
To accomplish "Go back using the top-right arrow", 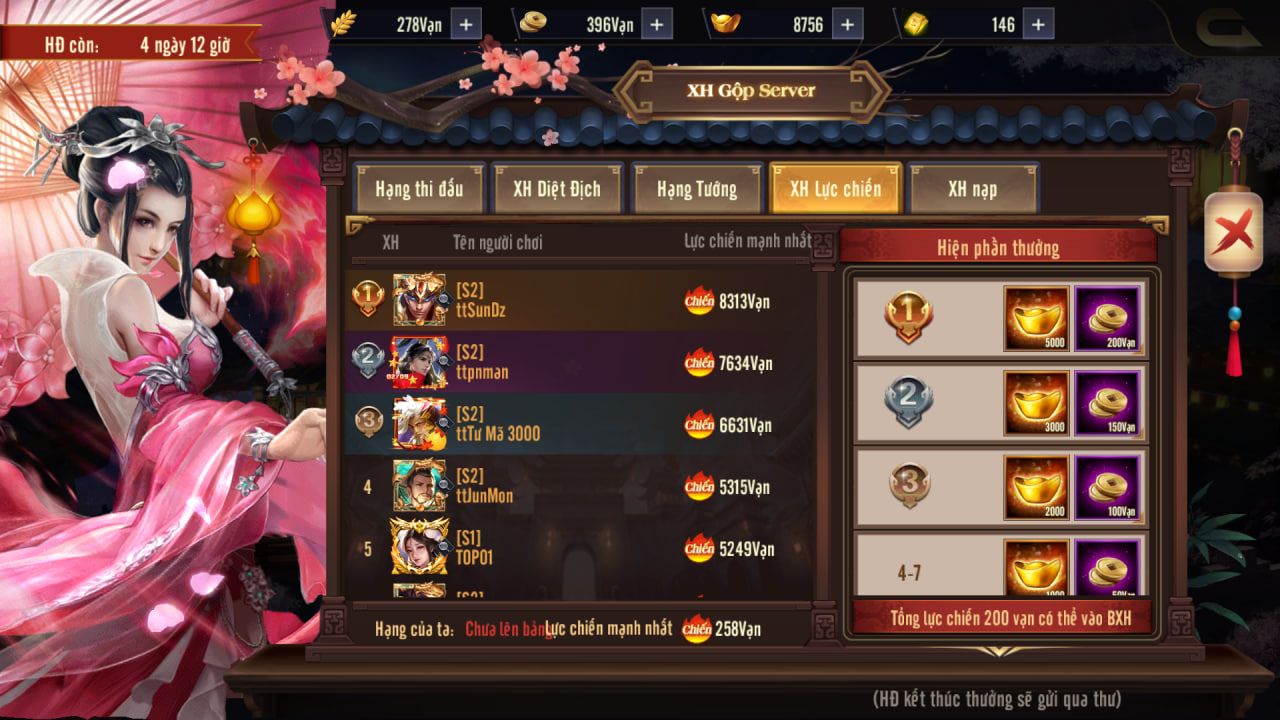I will click(1228, 27).
